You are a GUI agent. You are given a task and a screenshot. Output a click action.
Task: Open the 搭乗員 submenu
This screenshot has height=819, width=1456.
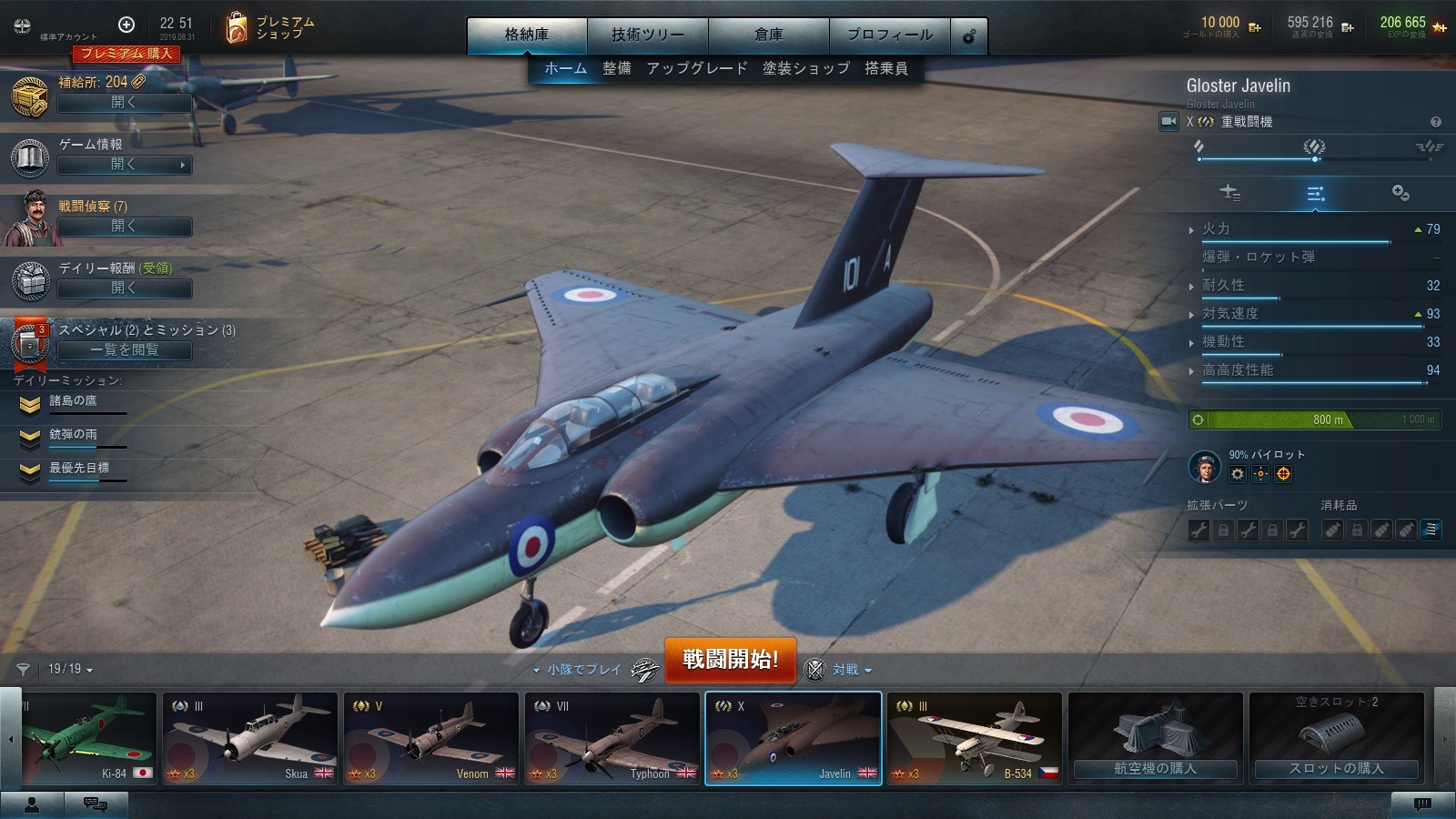coord(885,68)
